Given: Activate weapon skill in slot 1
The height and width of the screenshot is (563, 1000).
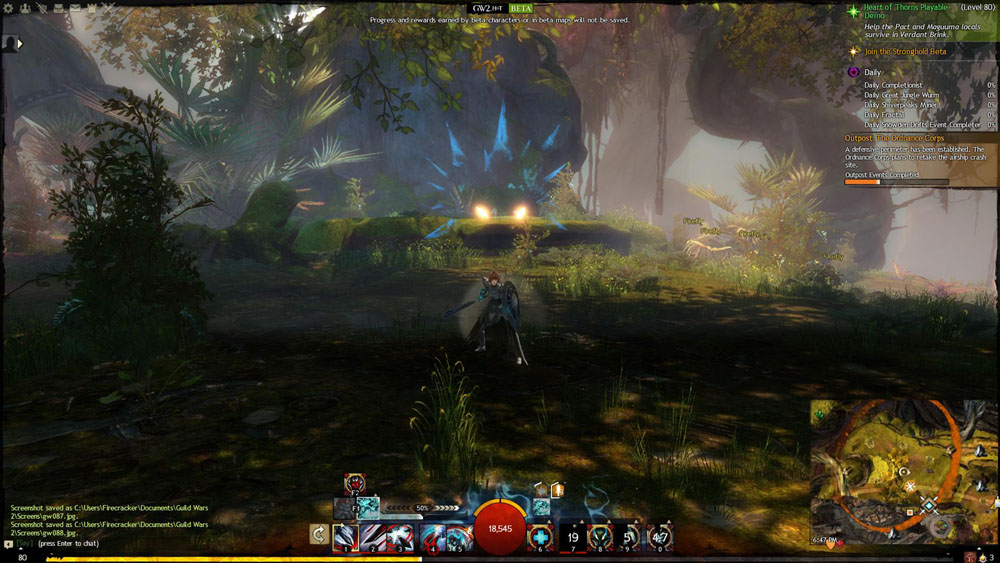Looking at the screenshot, I should point(345,537).
